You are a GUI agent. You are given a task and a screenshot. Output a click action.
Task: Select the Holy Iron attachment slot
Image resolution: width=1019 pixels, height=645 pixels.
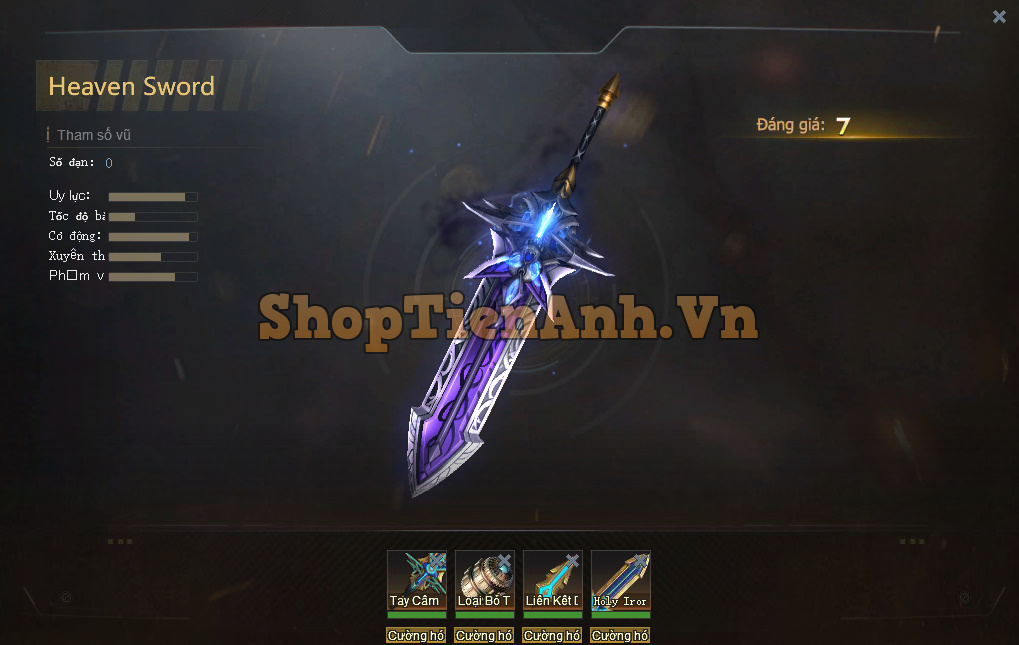pyautogui.click(x=620, y=582)
